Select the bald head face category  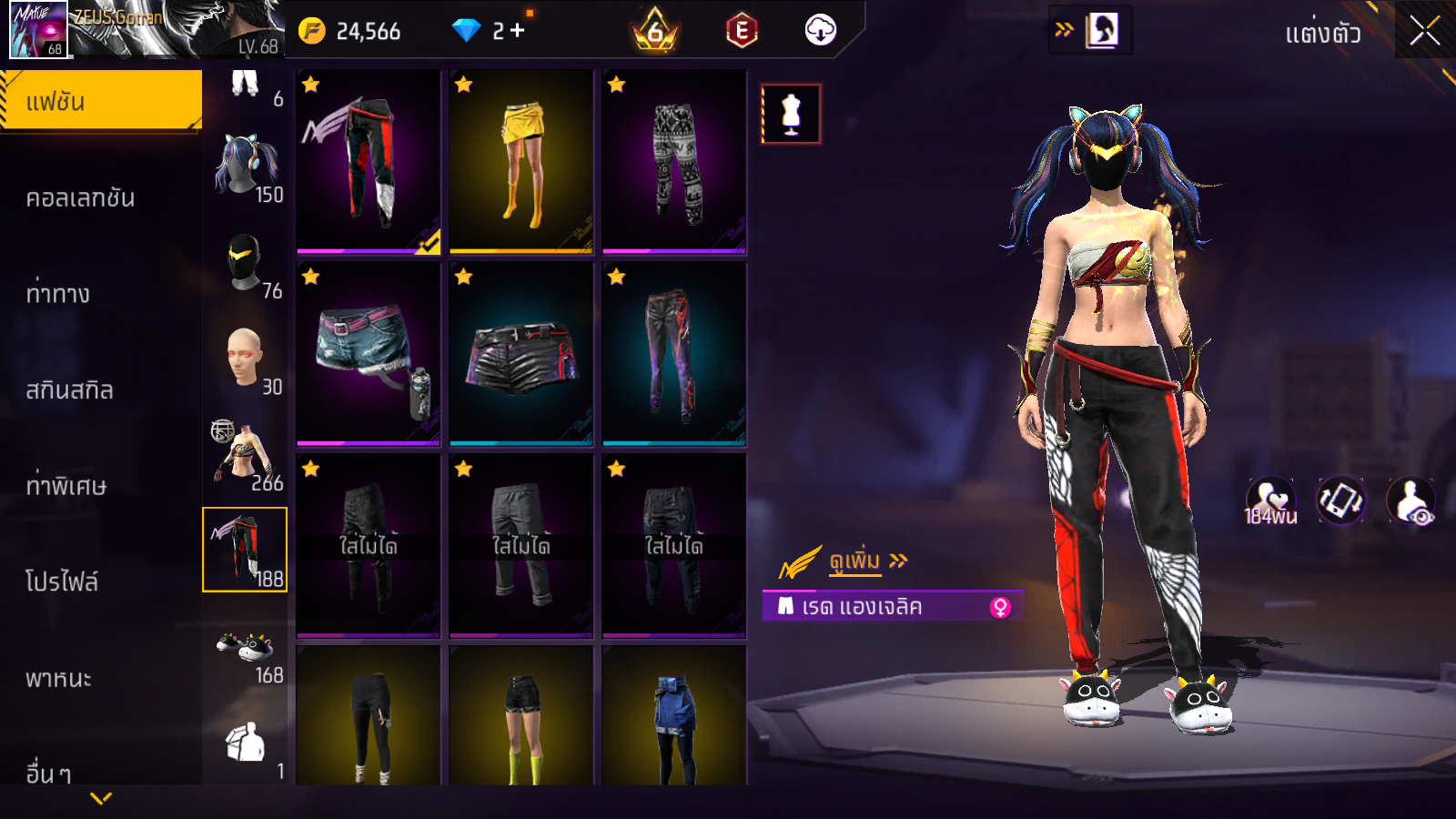(246, 360)
